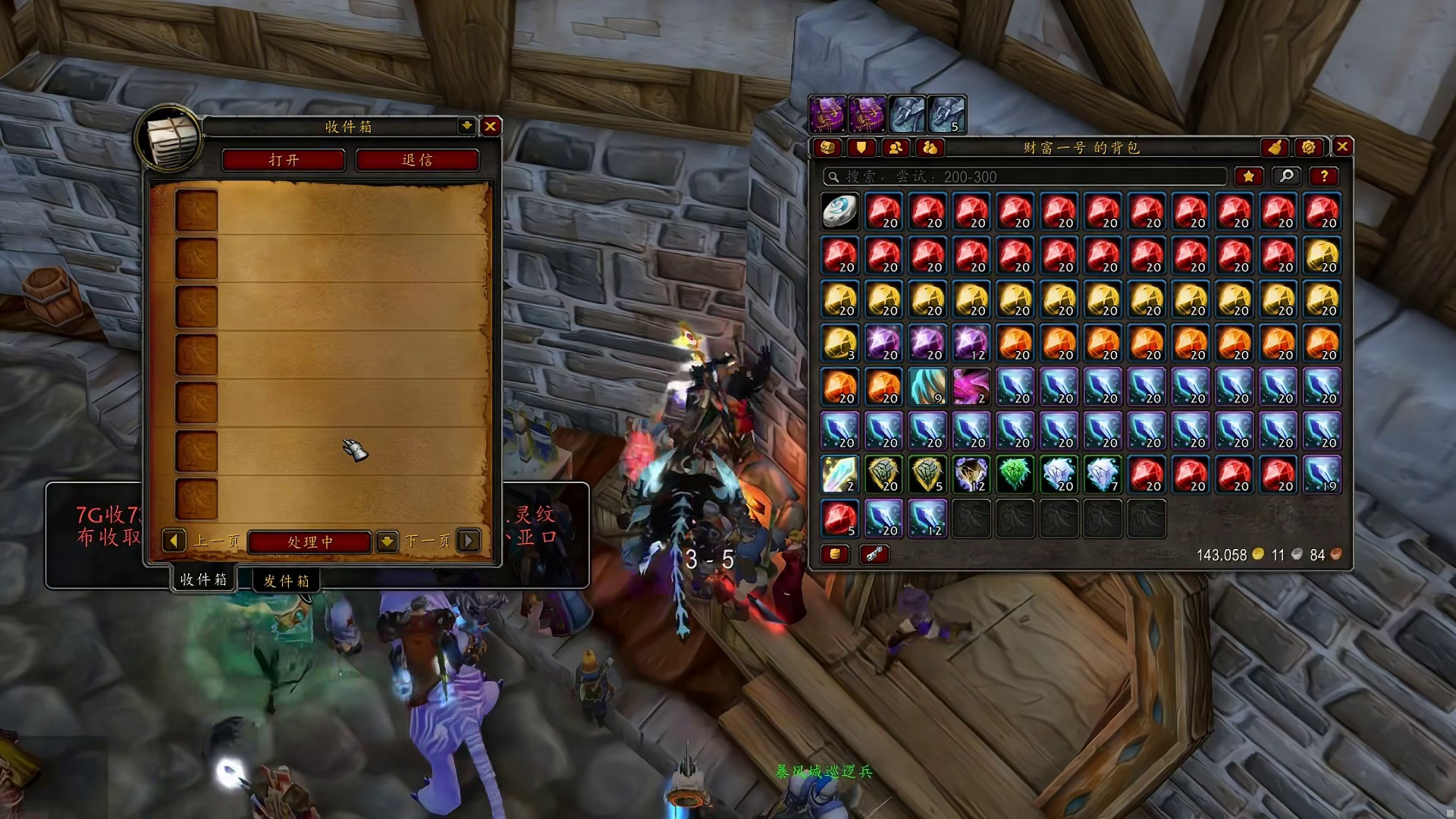Screen dimensions: 1456x819
Task: Close the 收件箱 mailbox window
Action: click(x=491, y=127)
